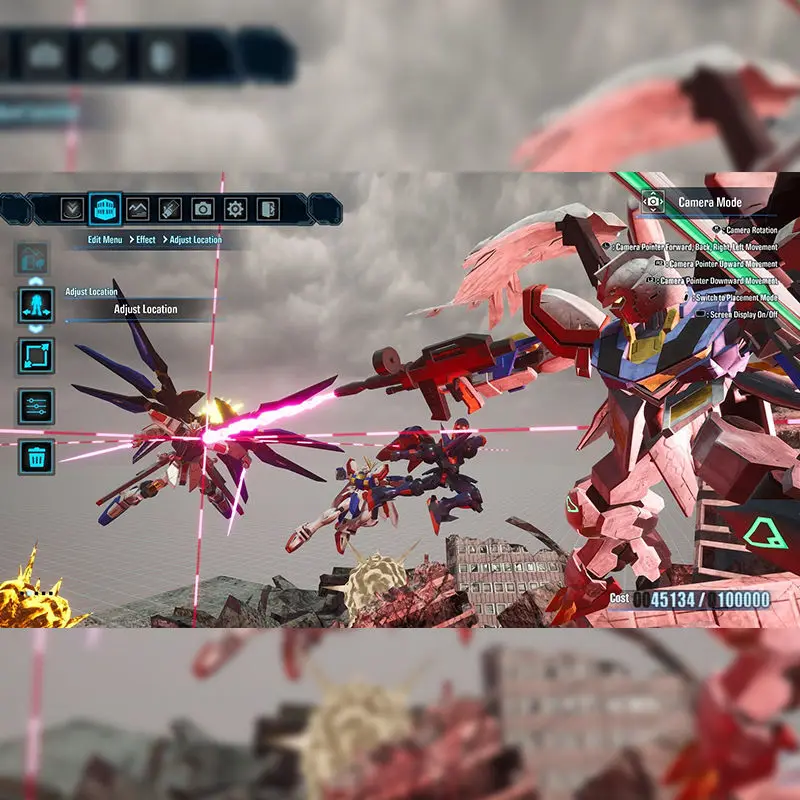Open the downward chevron toolbar icon

[x=72, y=209]
